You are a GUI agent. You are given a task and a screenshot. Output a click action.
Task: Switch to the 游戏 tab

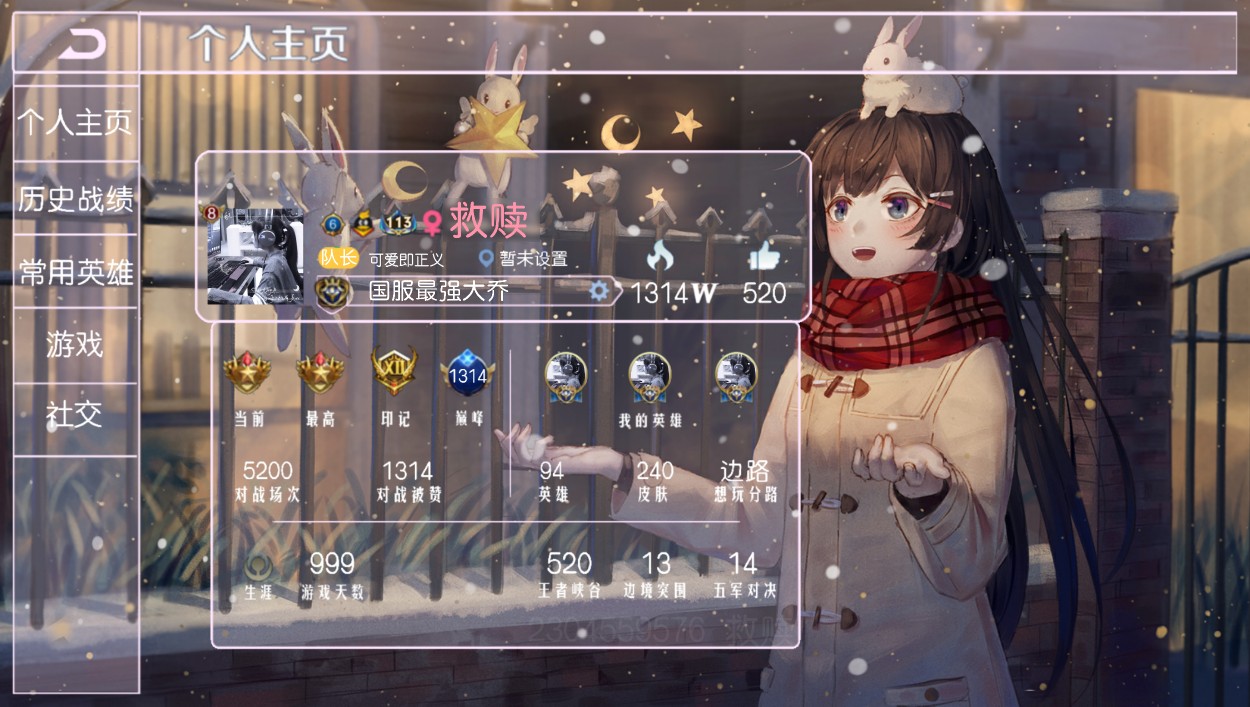click(75, 345)
